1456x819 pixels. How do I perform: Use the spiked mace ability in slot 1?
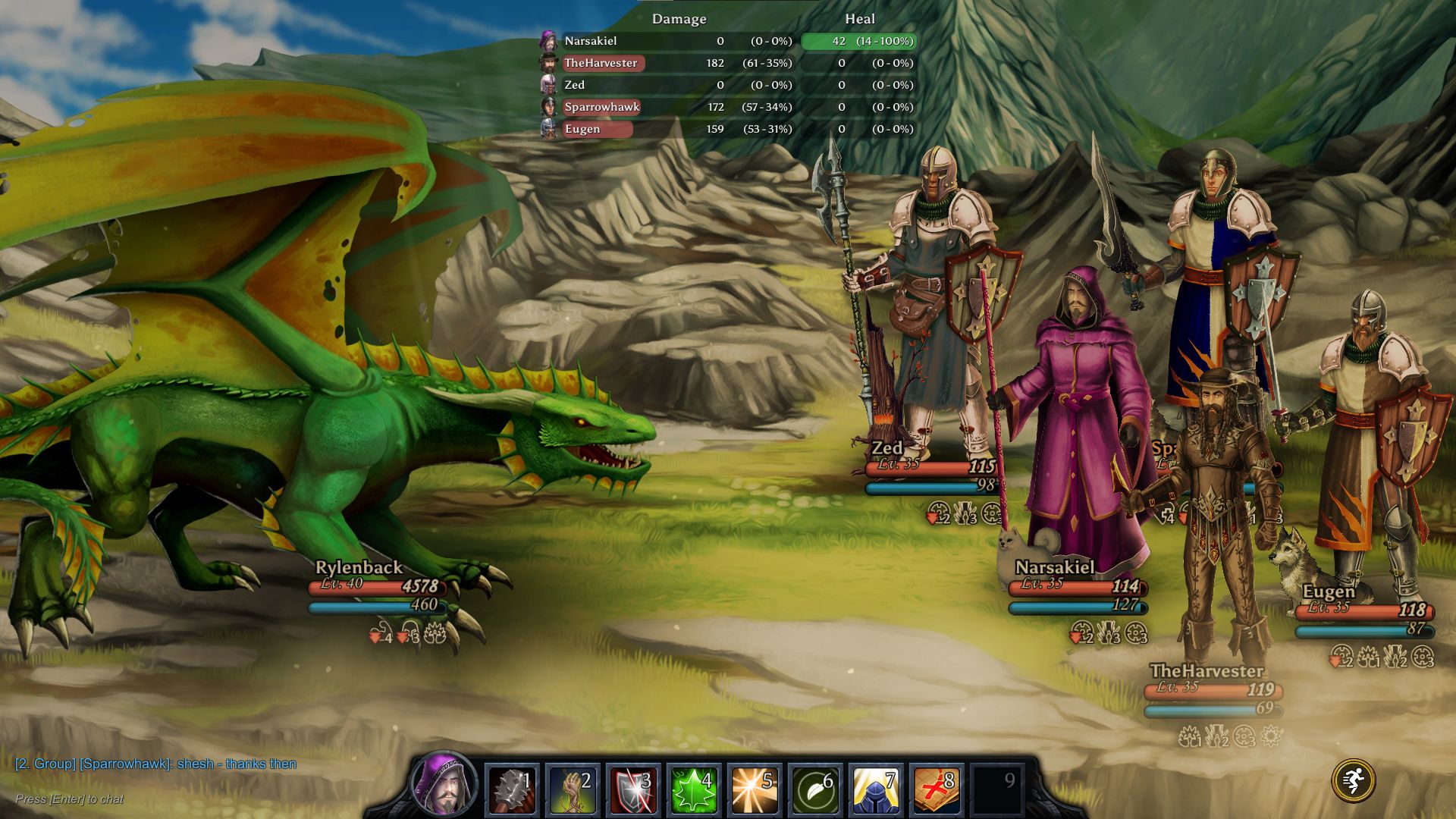[512, 789]
